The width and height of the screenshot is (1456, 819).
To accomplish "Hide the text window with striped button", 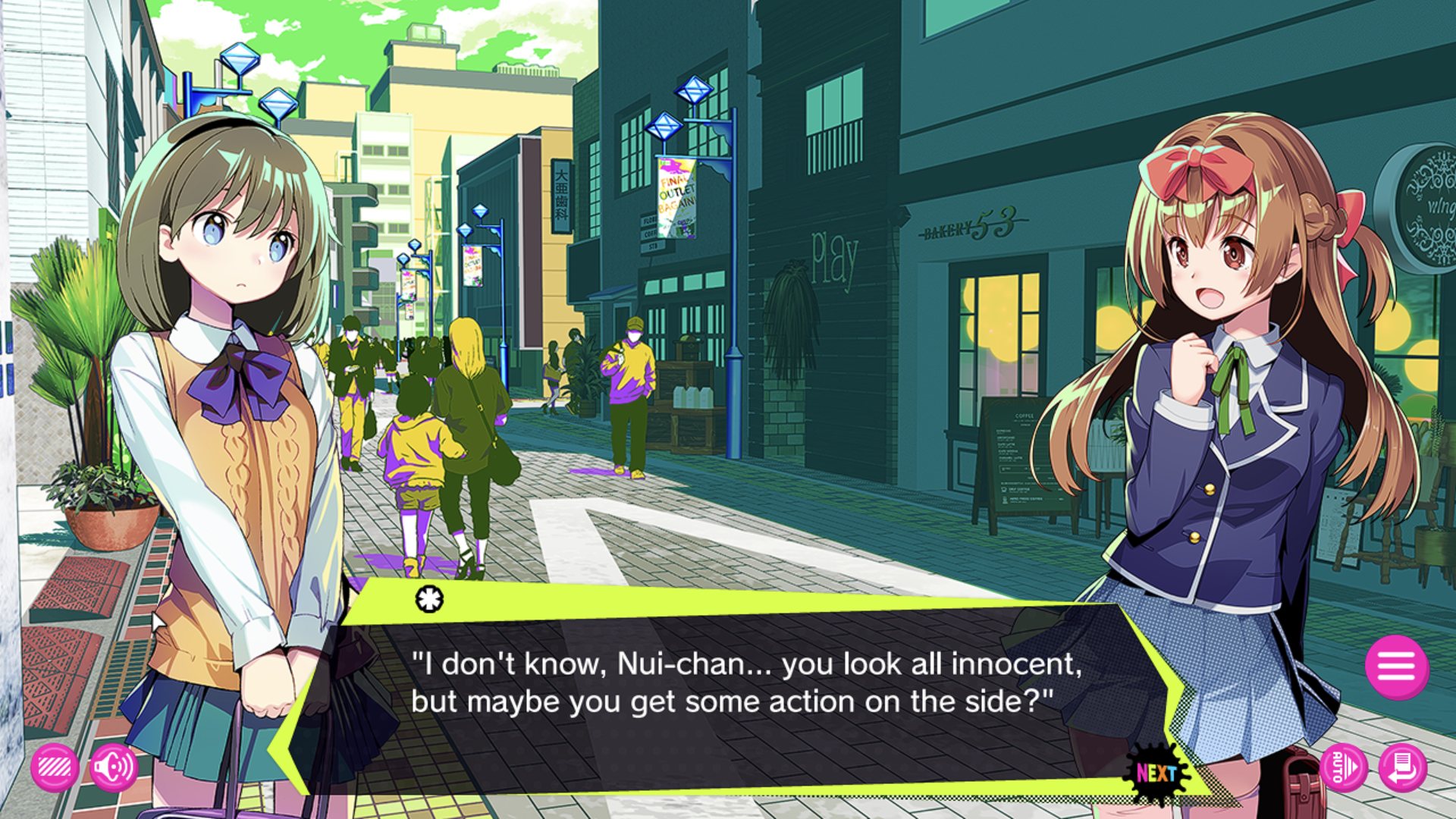I will coord(55,768).
